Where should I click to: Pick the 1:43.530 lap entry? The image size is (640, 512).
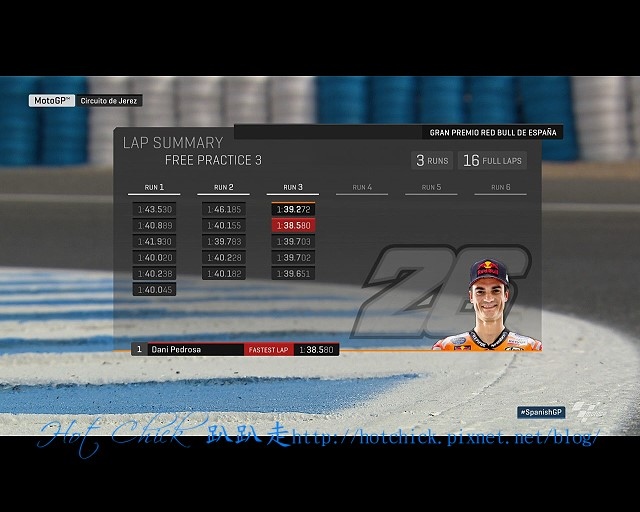(154, 210)
